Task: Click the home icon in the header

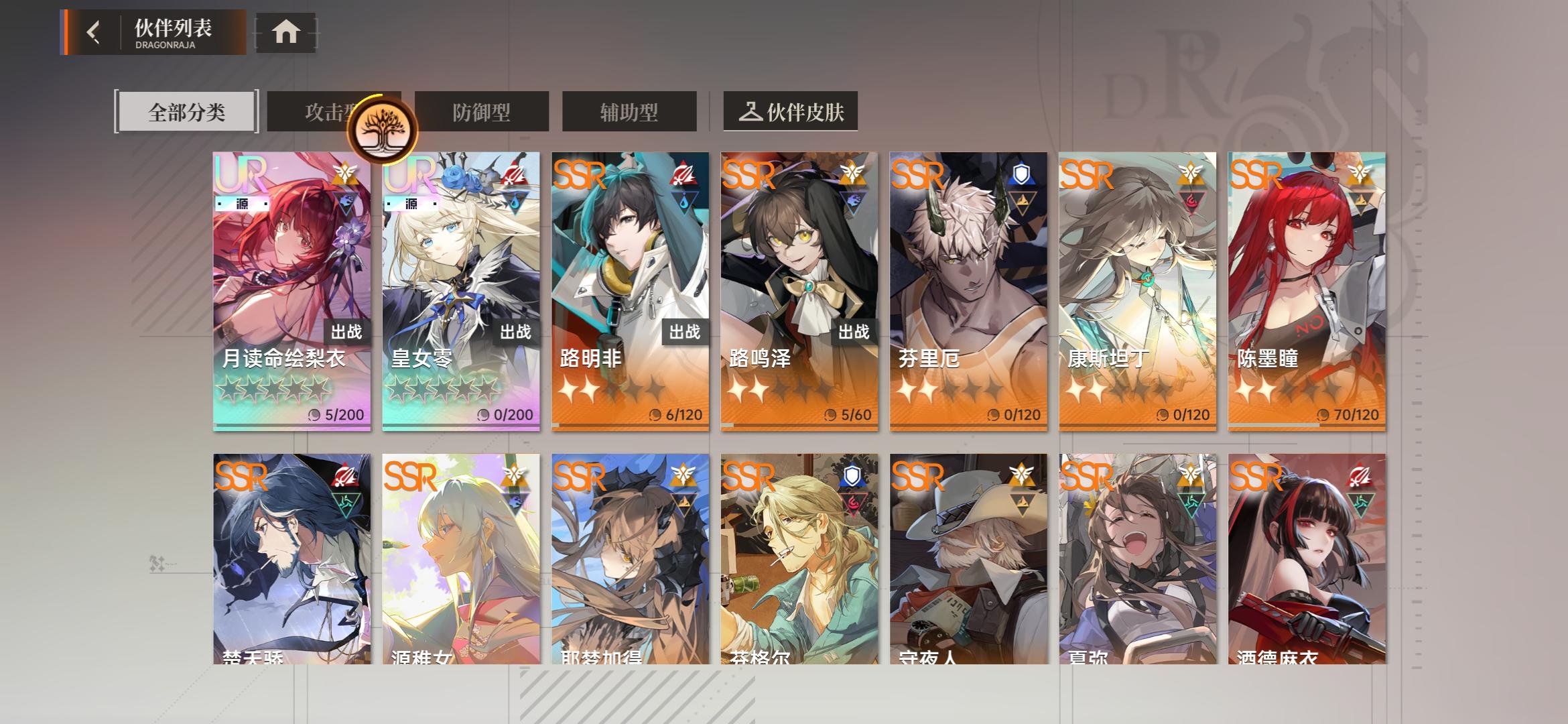Action: click(287, 31)
